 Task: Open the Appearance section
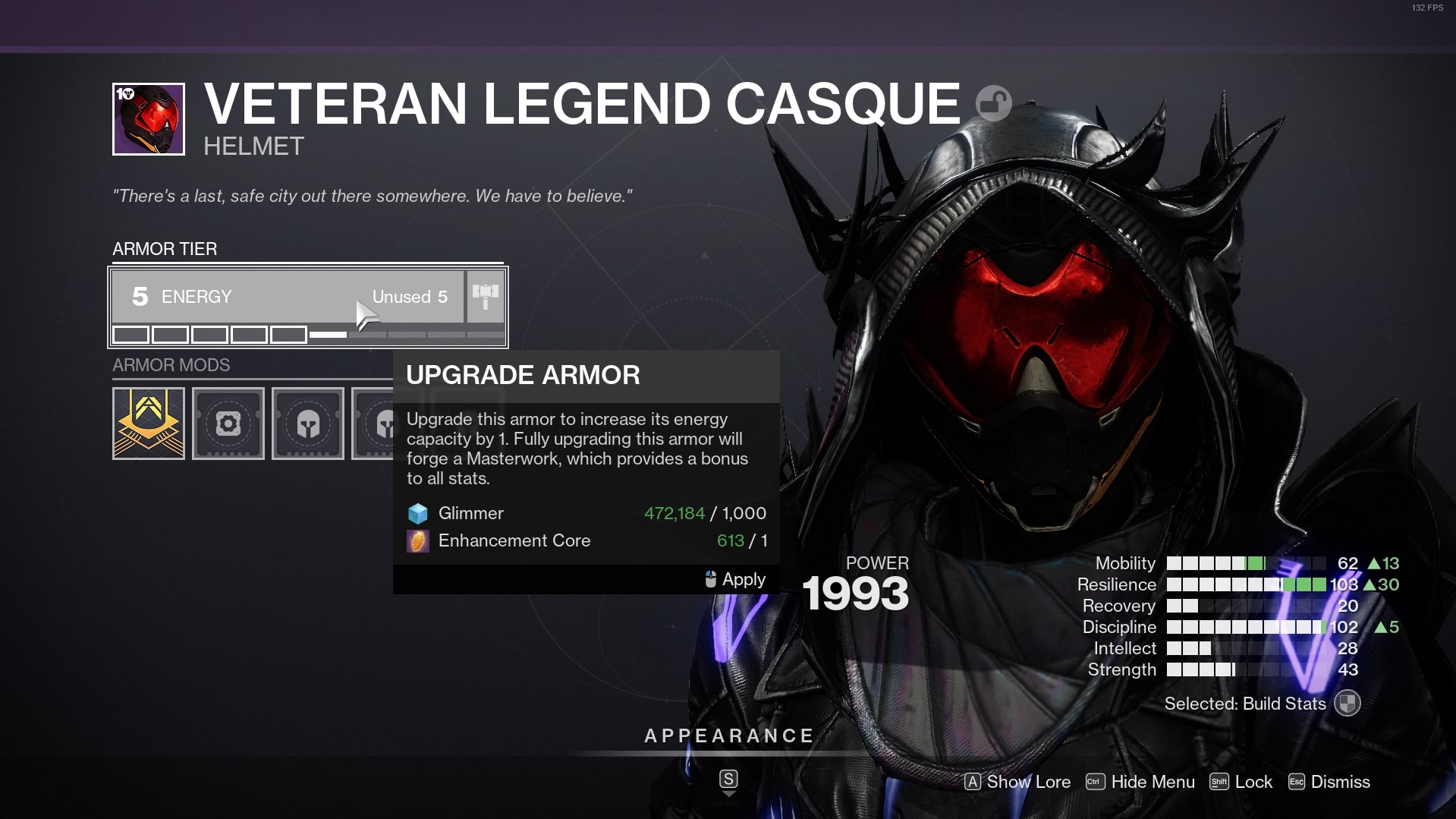coord(728,736)
